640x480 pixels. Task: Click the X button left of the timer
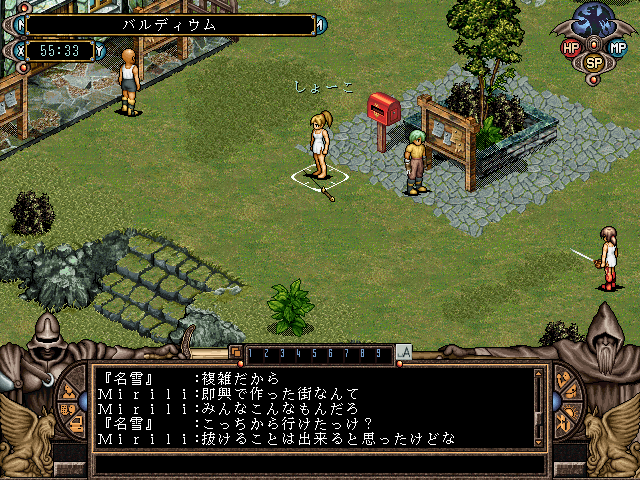(21, 50)
